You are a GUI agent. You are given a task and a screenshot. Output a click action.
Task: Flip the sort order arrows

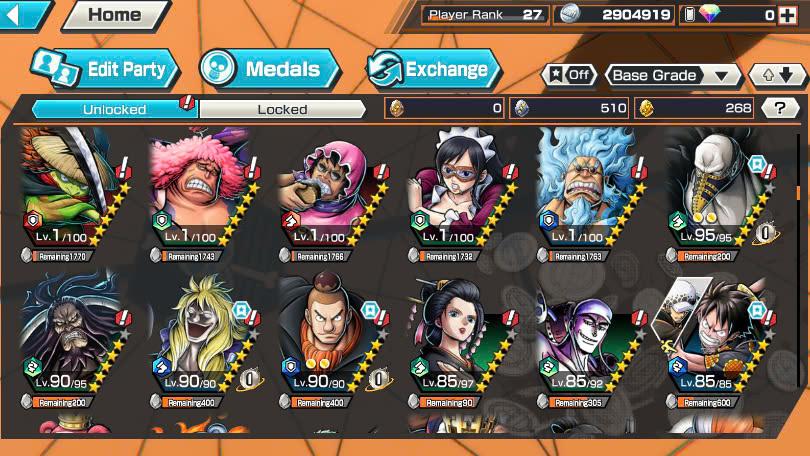pyautogui.click(x=777, y=75)
